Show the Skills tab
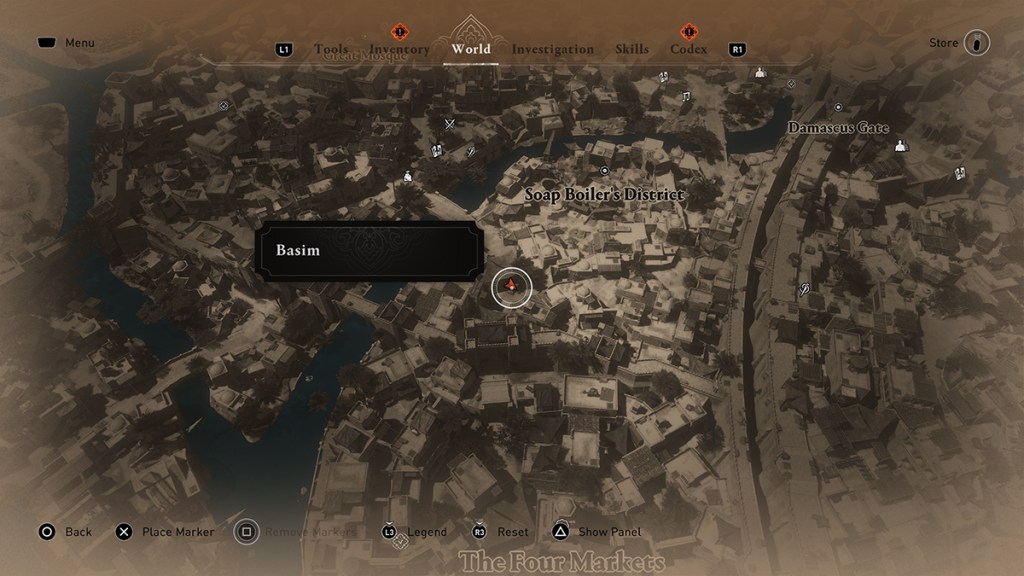 (x=632, y=49)
